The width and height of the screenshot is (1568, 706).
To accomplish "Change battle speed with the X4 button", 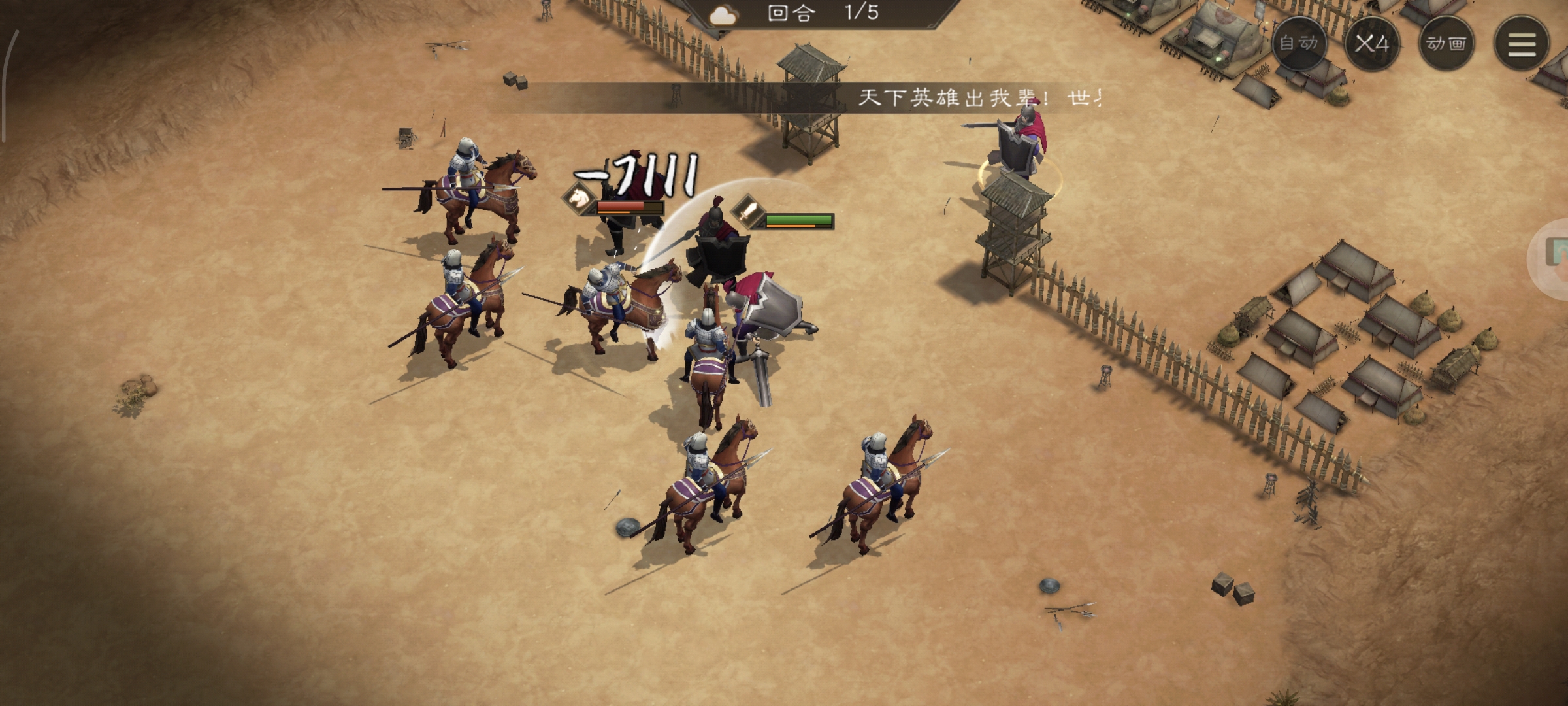I will (1372, 43).
